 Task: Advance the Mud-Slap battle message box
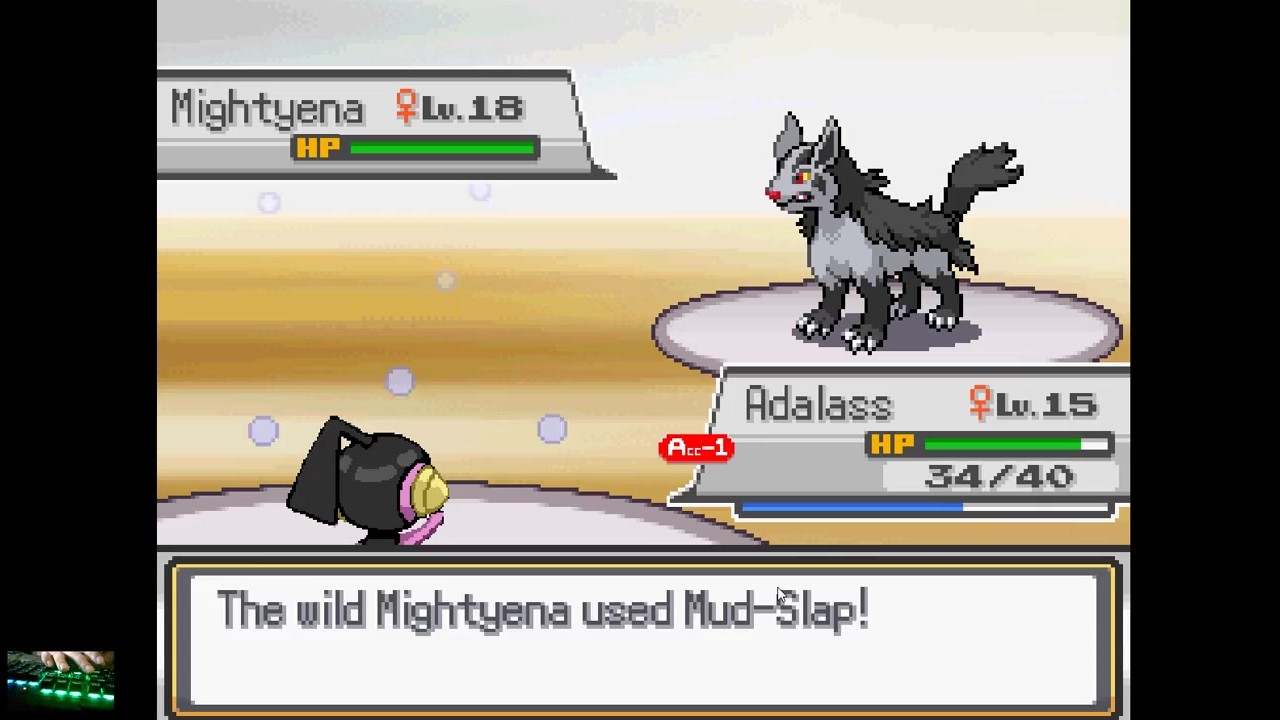point(643,637)
